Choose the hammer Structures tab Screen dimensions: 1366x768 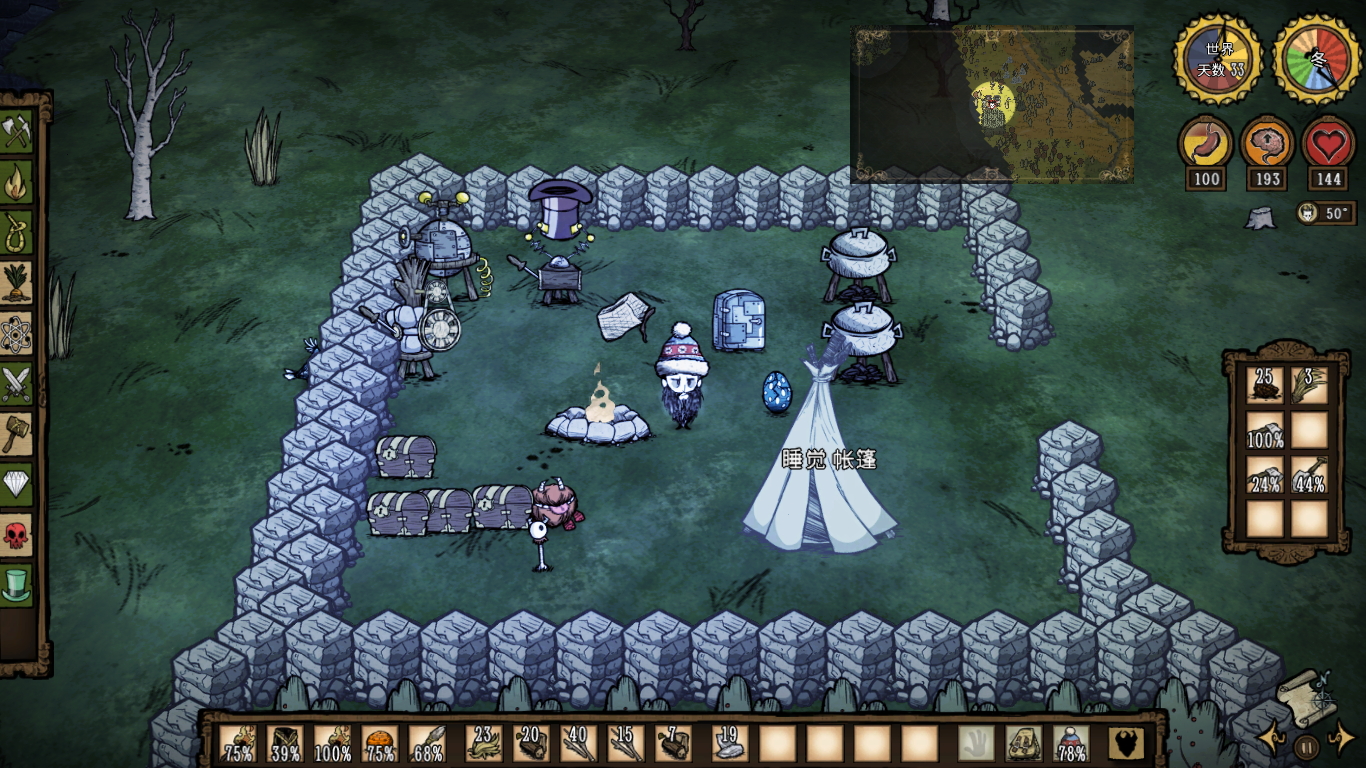point(17,434)
